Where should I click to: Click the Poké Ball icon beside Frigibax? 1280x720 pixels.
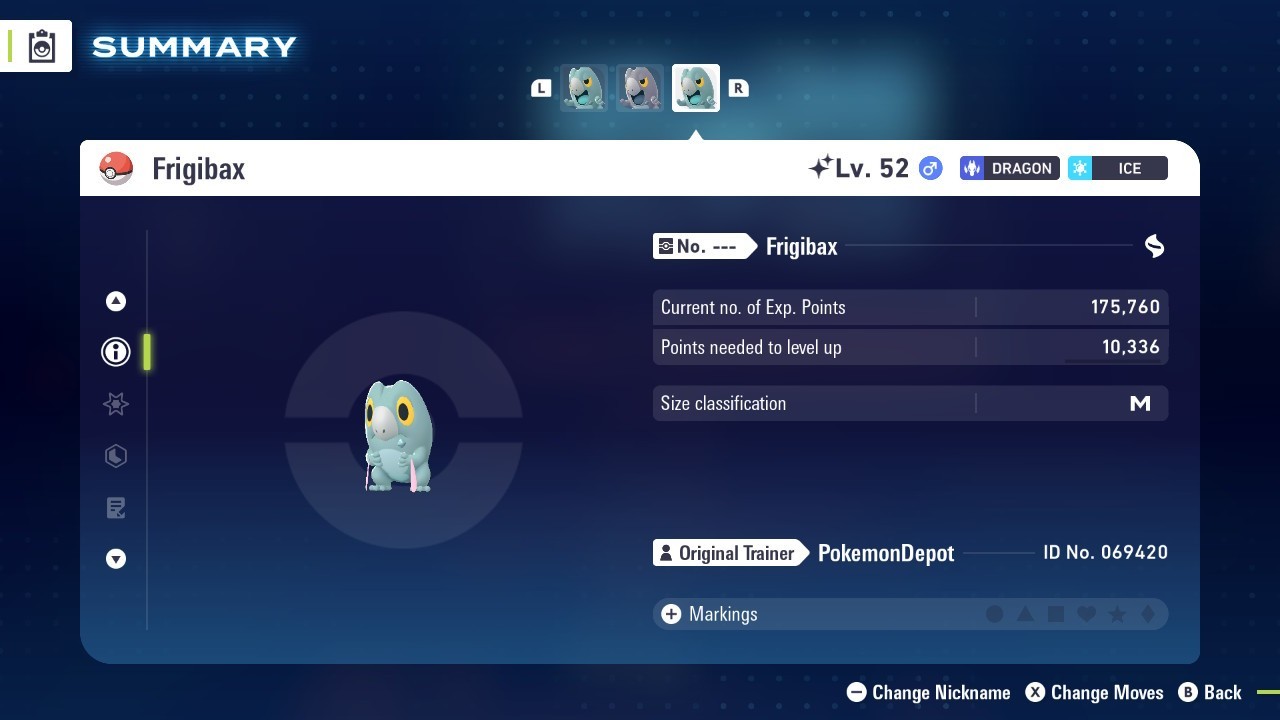point(116,168)
